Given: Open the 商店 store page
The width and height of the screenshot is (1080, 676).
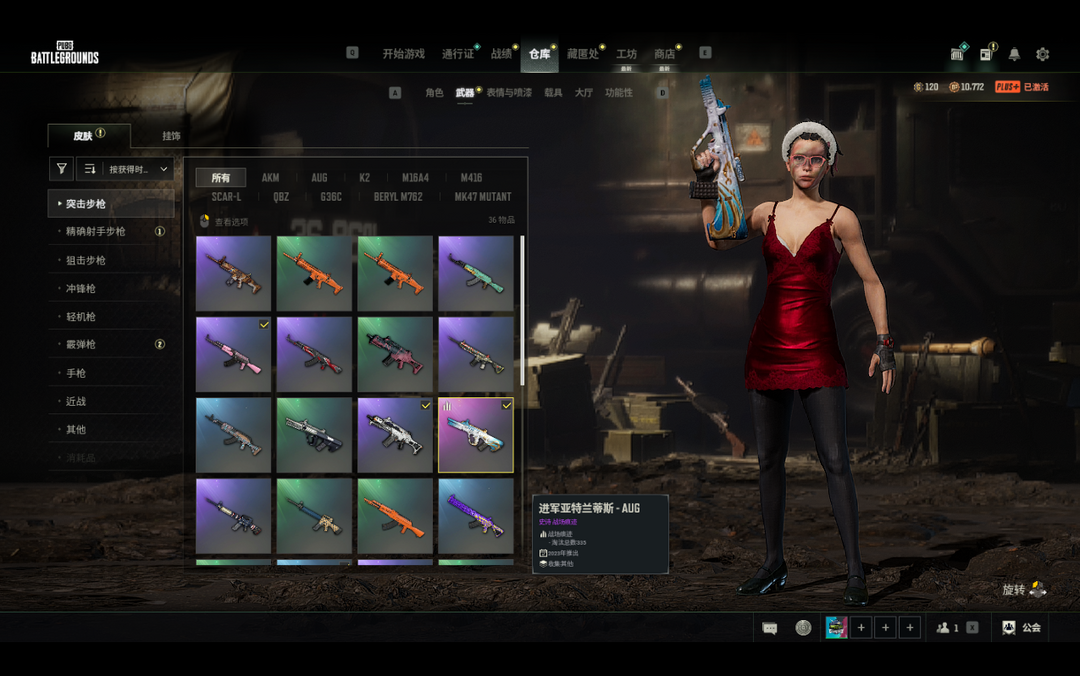Looking at the screenshot, I should click(x=664, y=54).
